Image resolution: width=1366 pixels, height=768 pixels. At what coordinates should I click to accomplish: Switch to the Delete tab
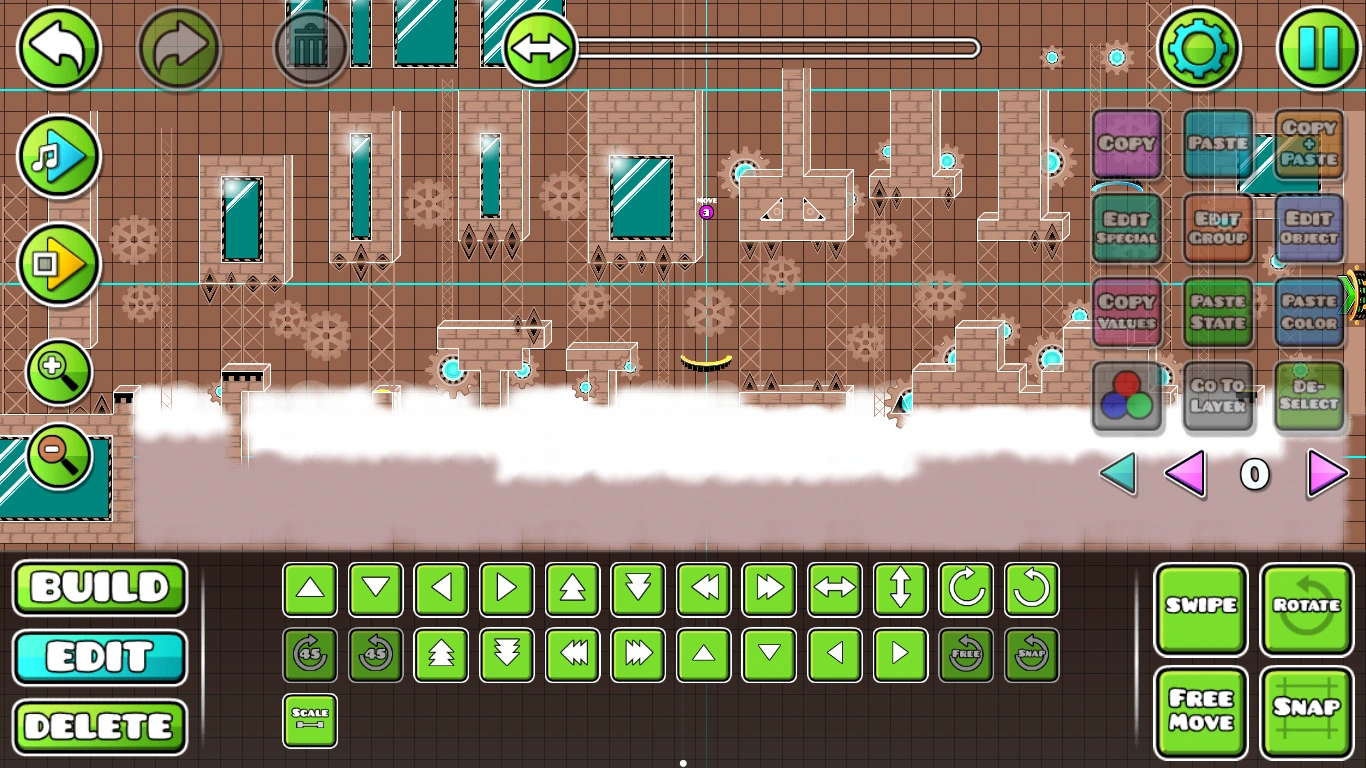coord(99,728)
